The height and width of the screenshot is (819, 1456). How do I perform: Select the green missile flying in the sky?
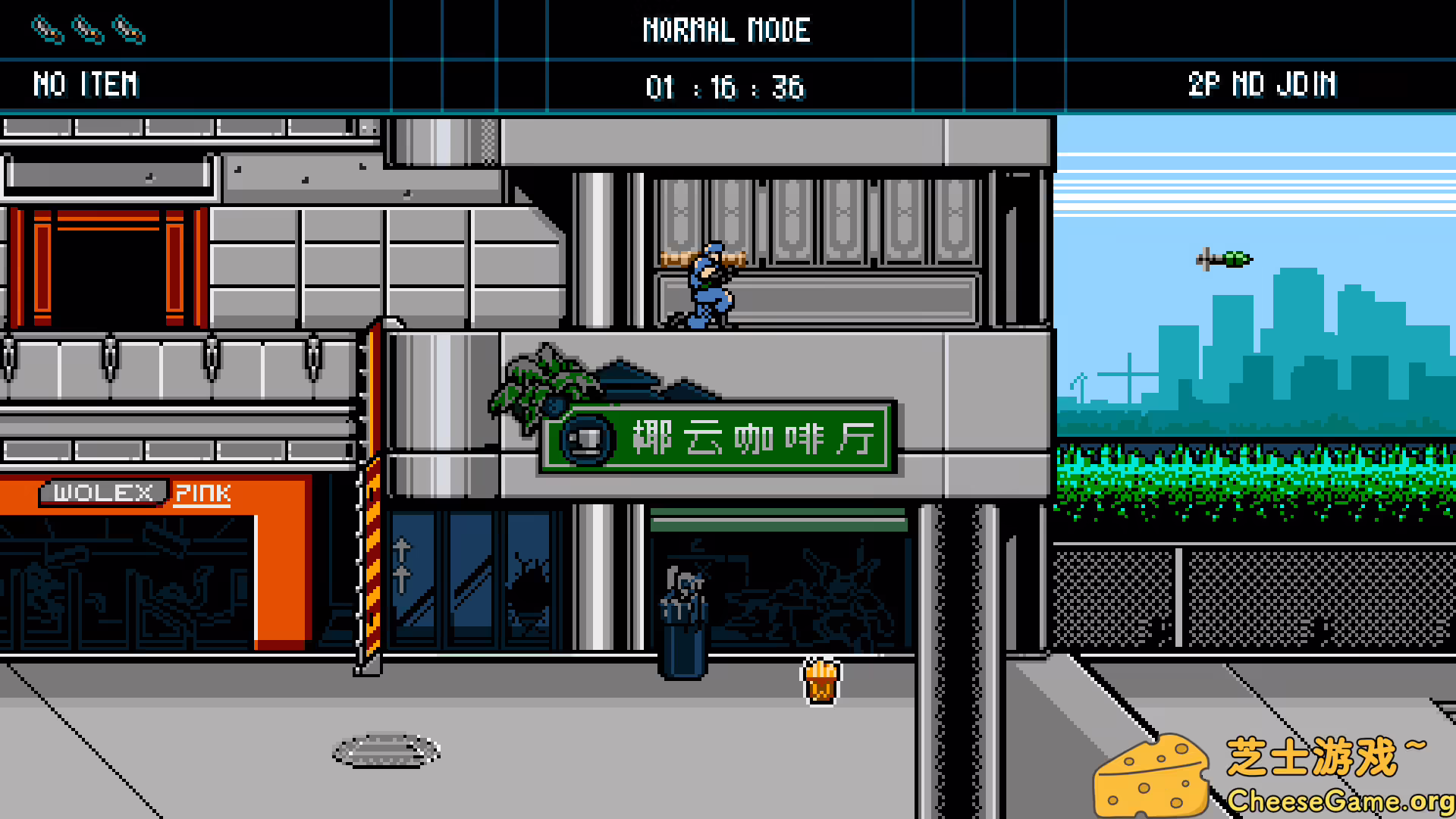click(1223, 259)
